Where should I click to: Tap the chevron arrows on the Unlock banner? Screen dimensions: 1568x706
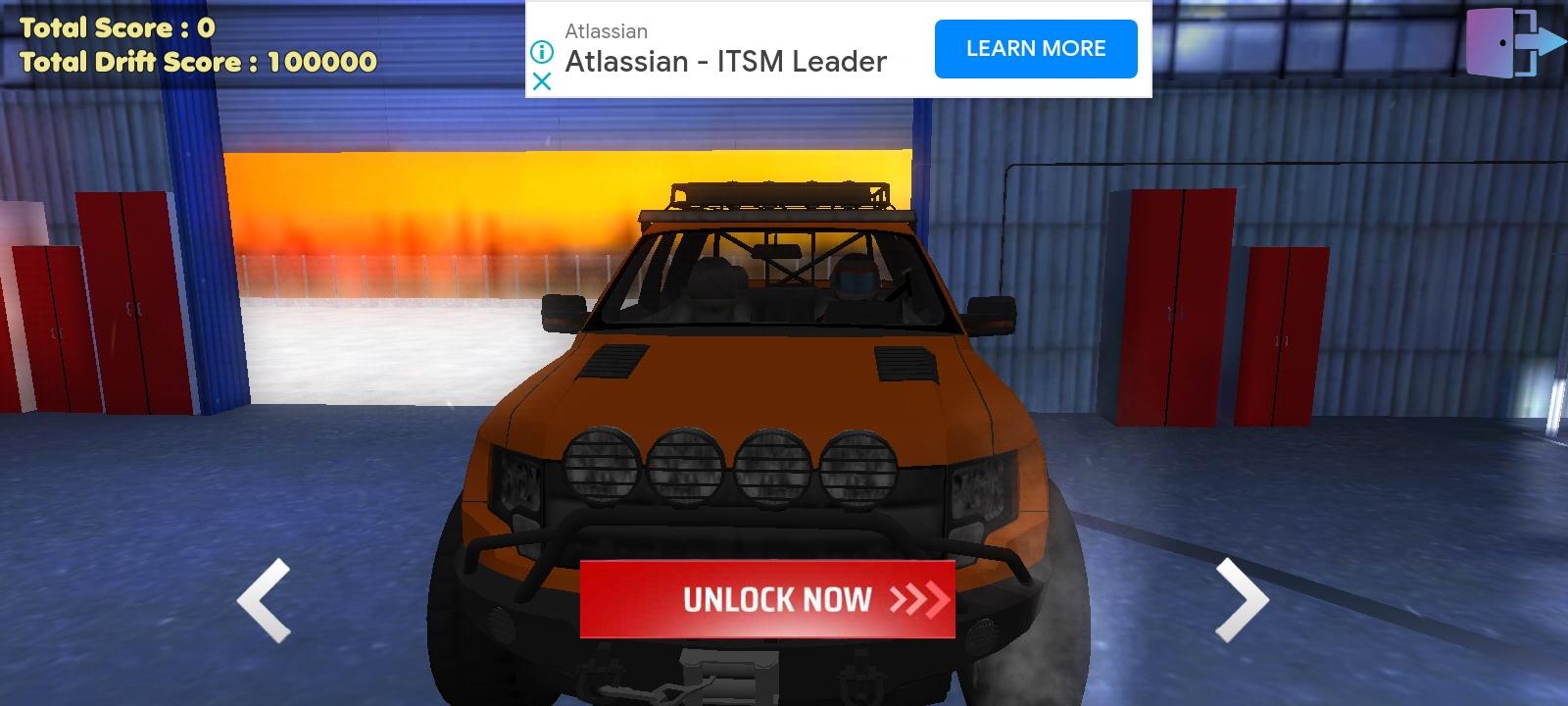click(919, 600)
